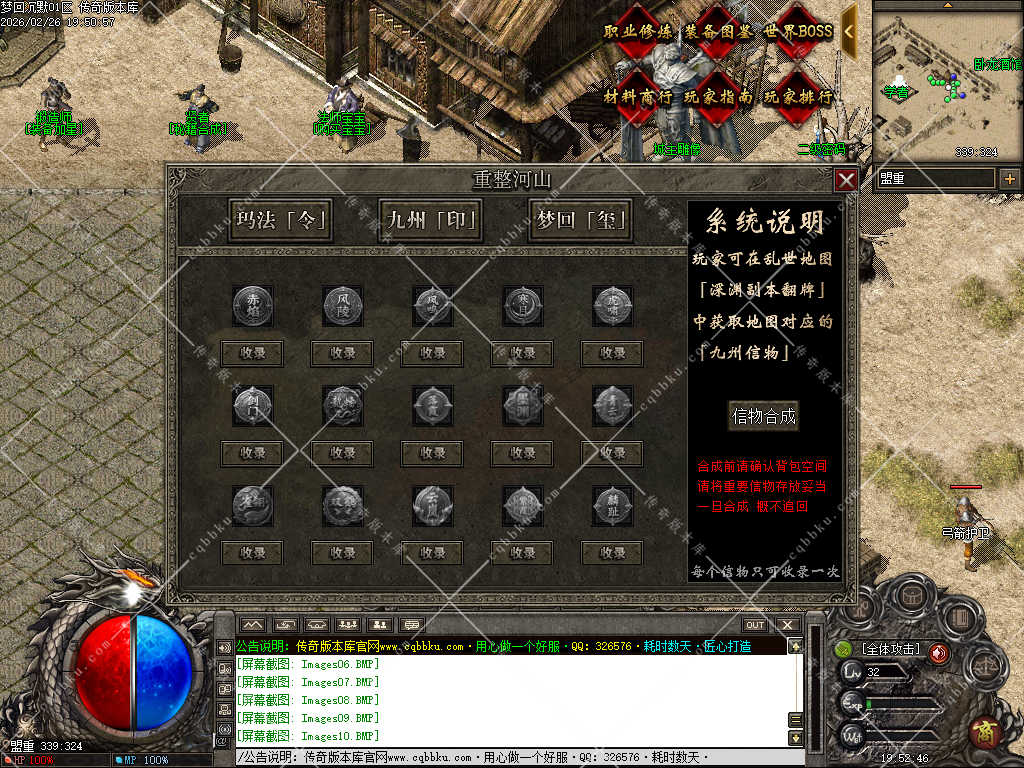Click the OUT button above chat

coord(755,625)
